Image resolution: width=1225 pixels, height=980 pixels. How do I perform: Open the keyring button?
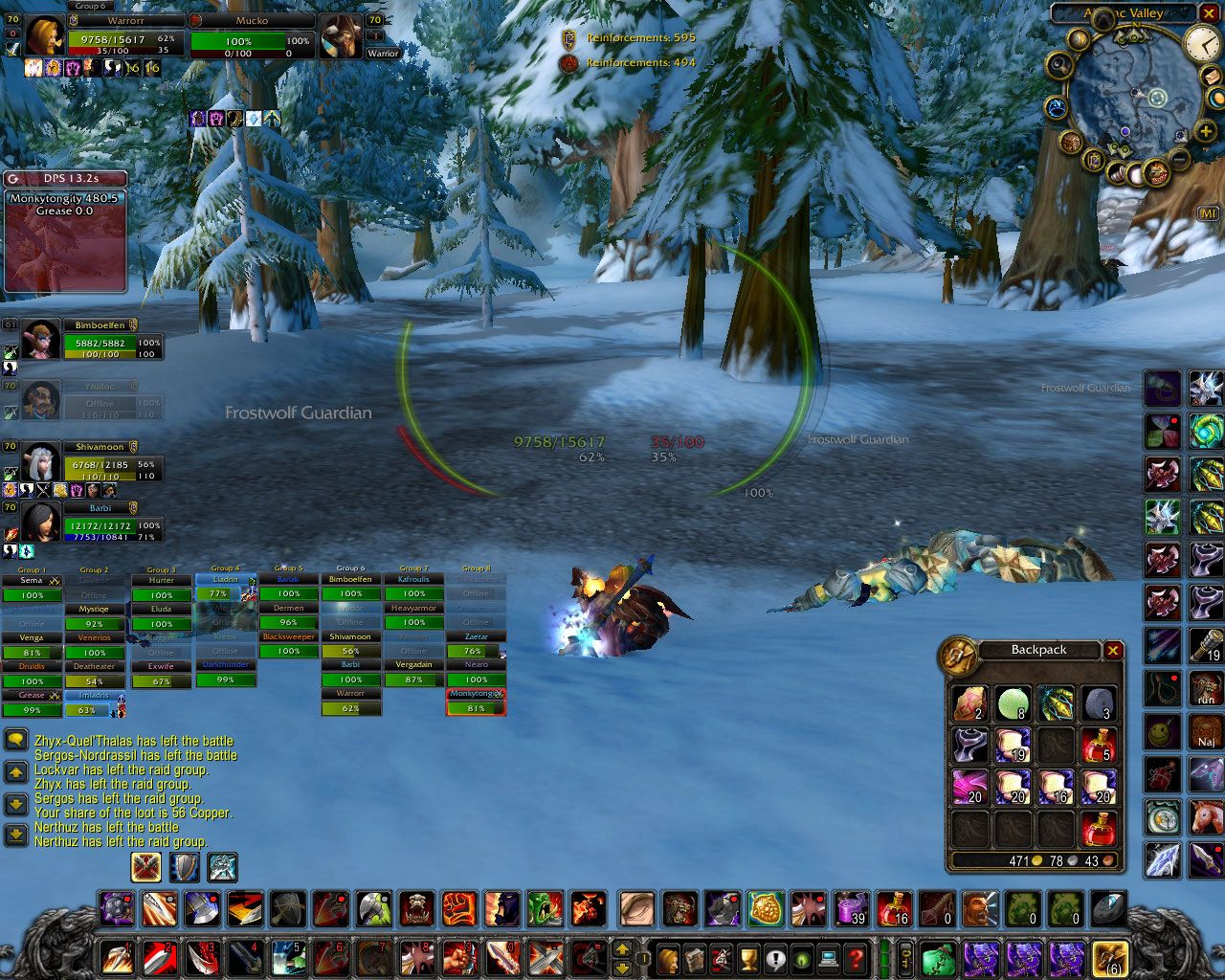point(904,958)
